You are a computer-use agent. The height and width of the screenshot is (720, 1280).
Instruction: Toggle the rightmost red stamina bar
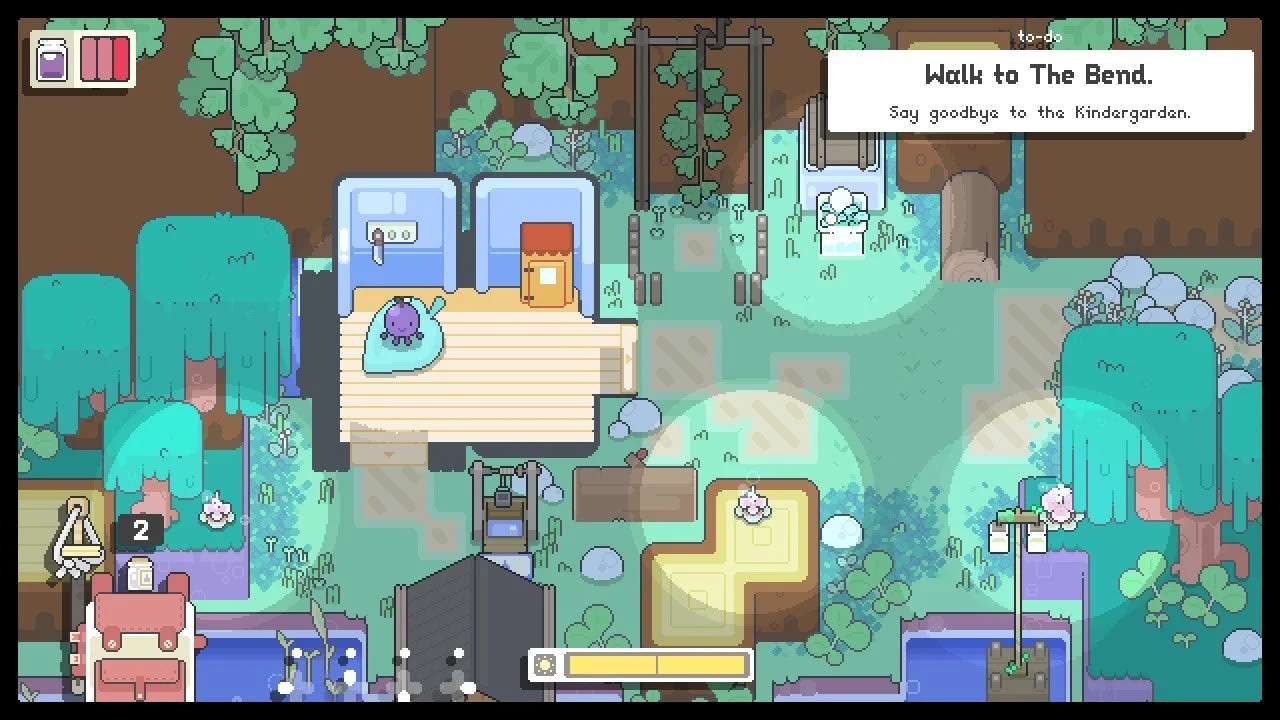tap(123, 58)
